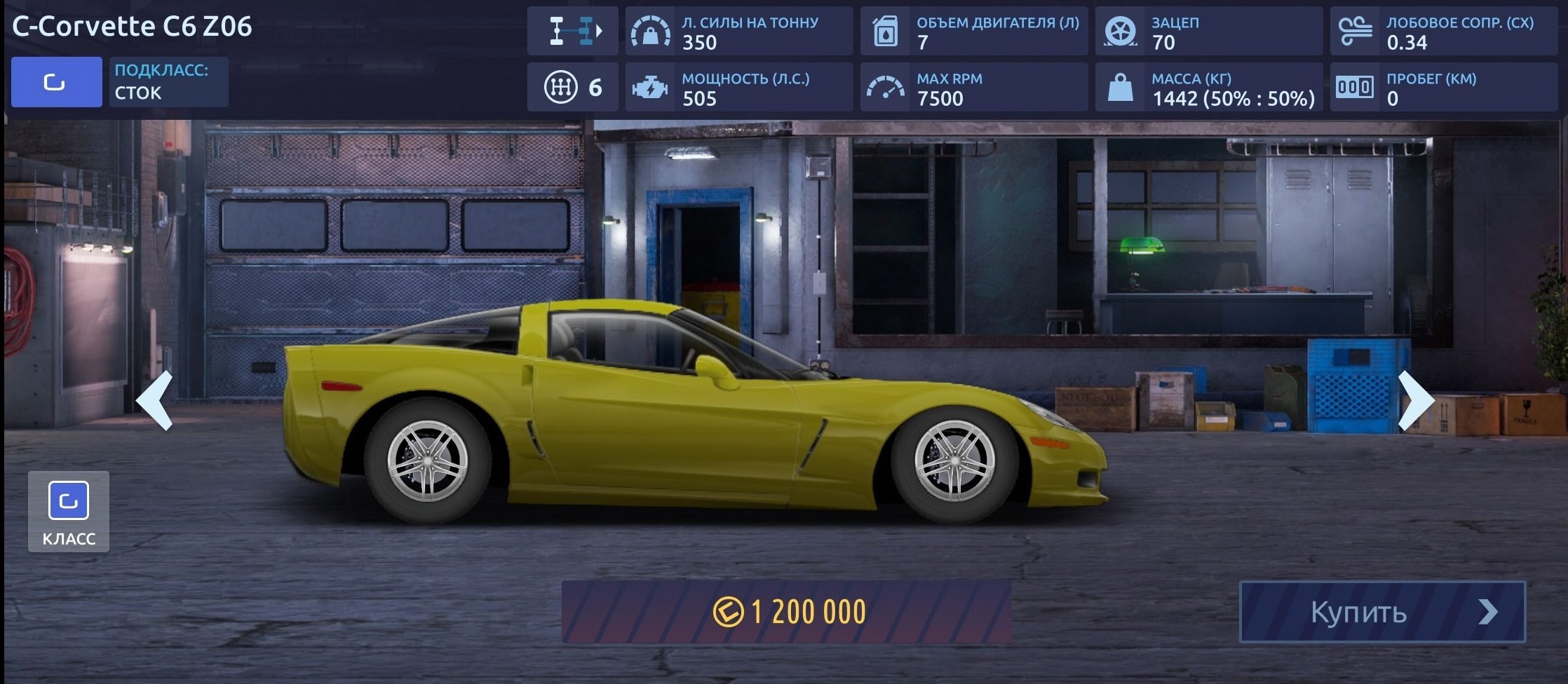Open the КЛАСС class selector
Viewport: 1568px width, 684px height.
pos(69,512)
